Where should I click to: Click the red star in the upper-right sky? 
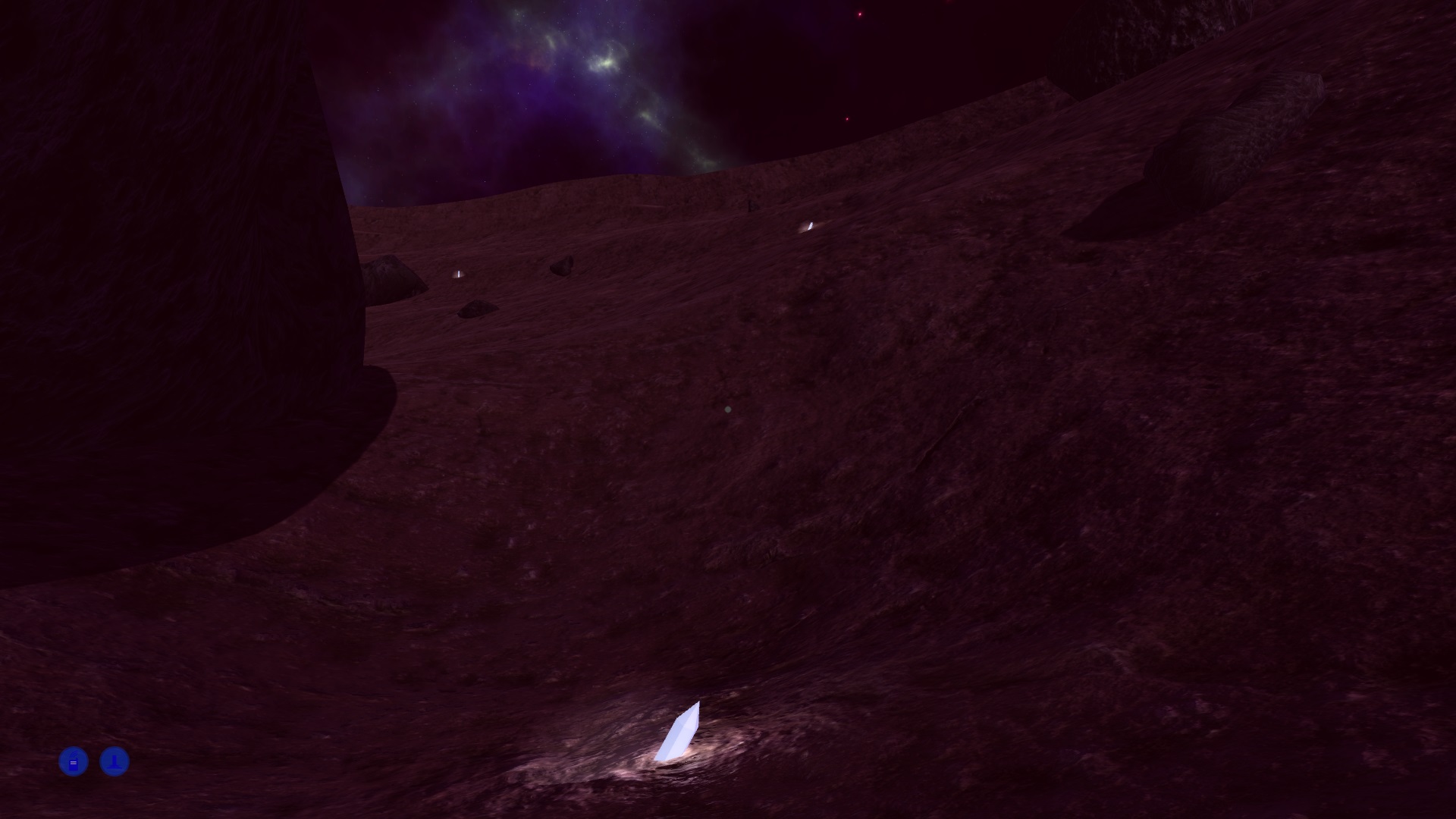pyautogui.click(x=858, y=13)
